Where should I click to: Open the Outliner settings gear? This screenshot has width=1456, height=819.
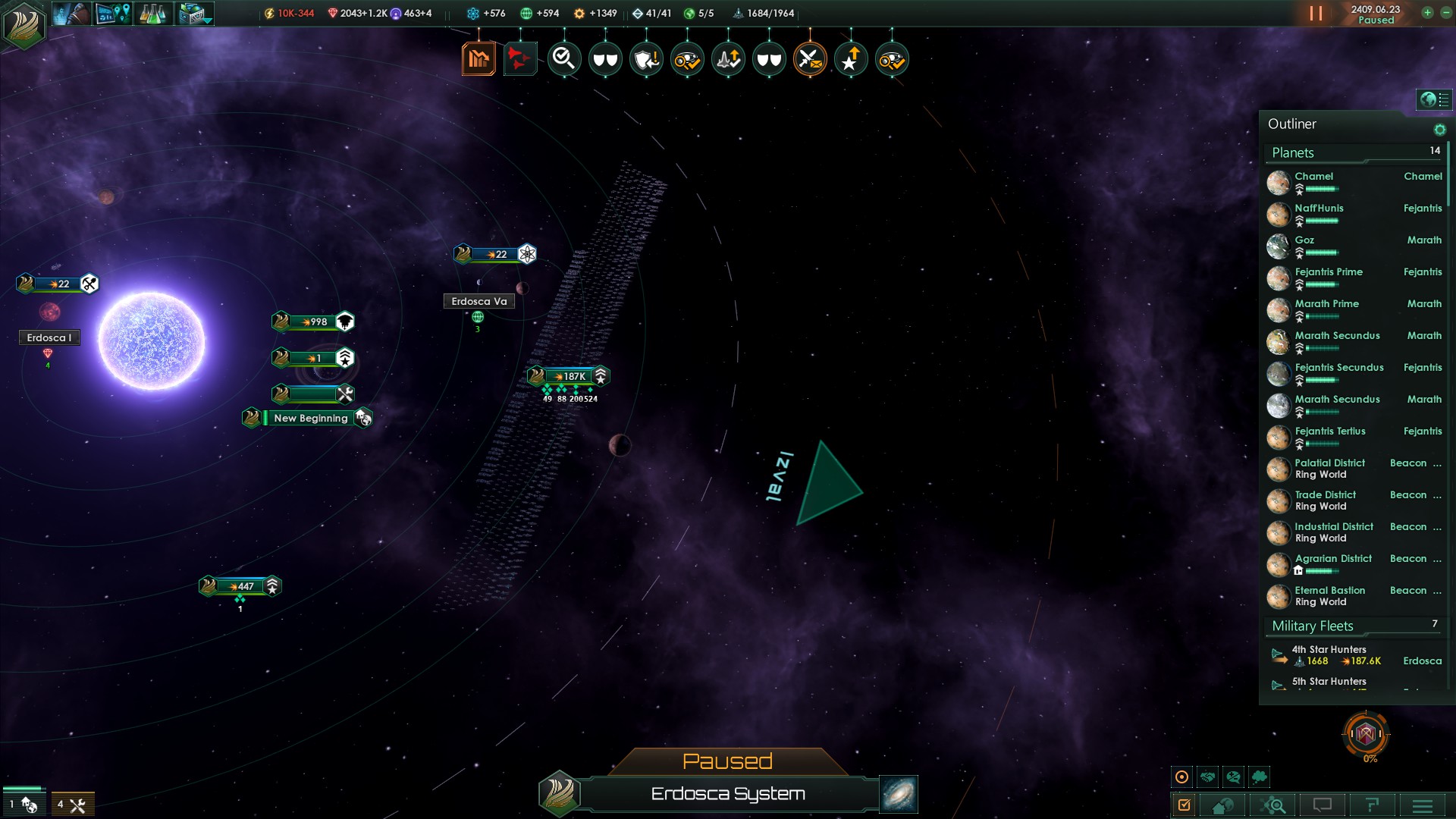(x=1439, y=130)
